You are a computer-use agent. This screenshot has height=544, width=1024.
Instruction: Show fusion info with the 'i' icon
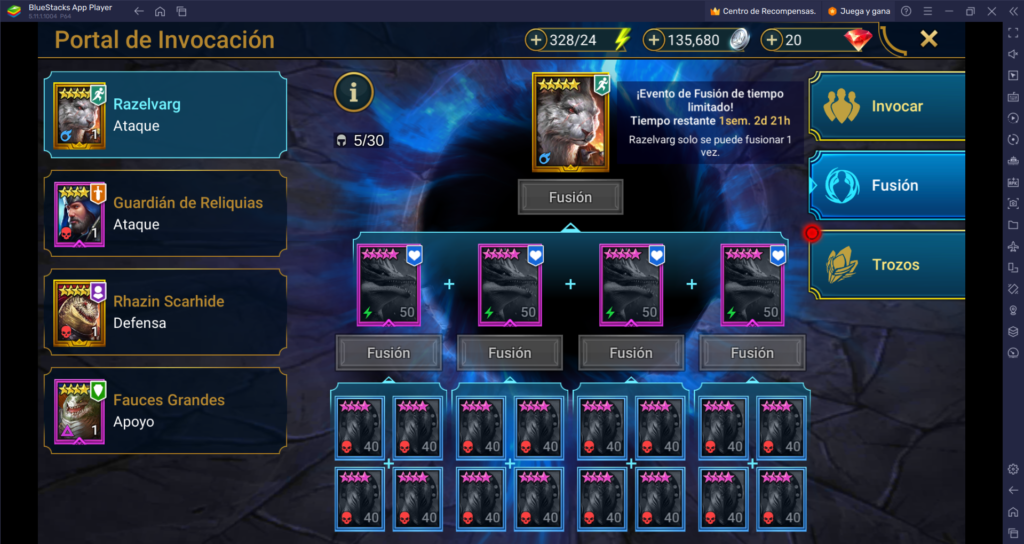pos(353,92)
